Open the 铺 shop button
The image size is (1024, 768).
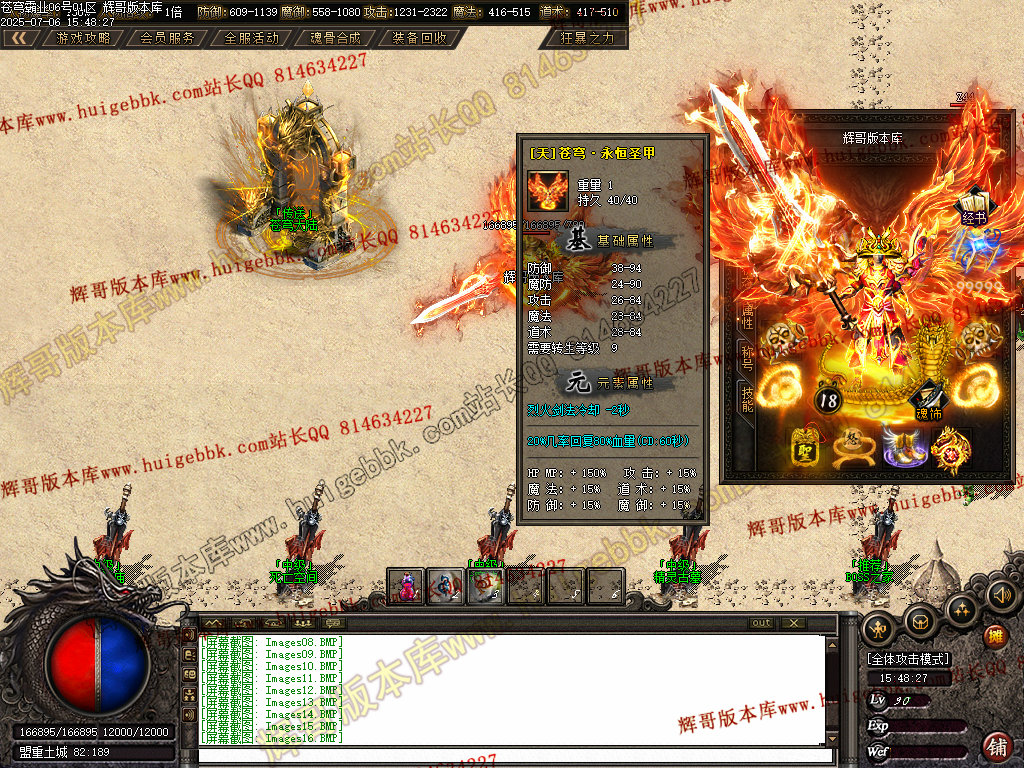coord(996,745)
